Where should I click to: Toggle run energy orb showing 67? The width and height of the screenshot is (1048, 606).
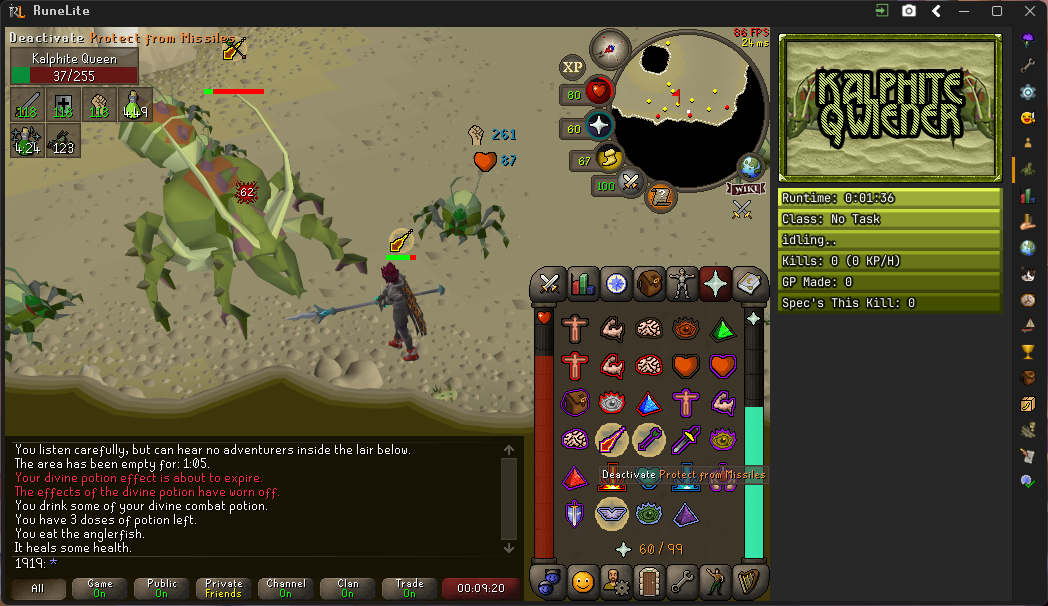point(608,158)
